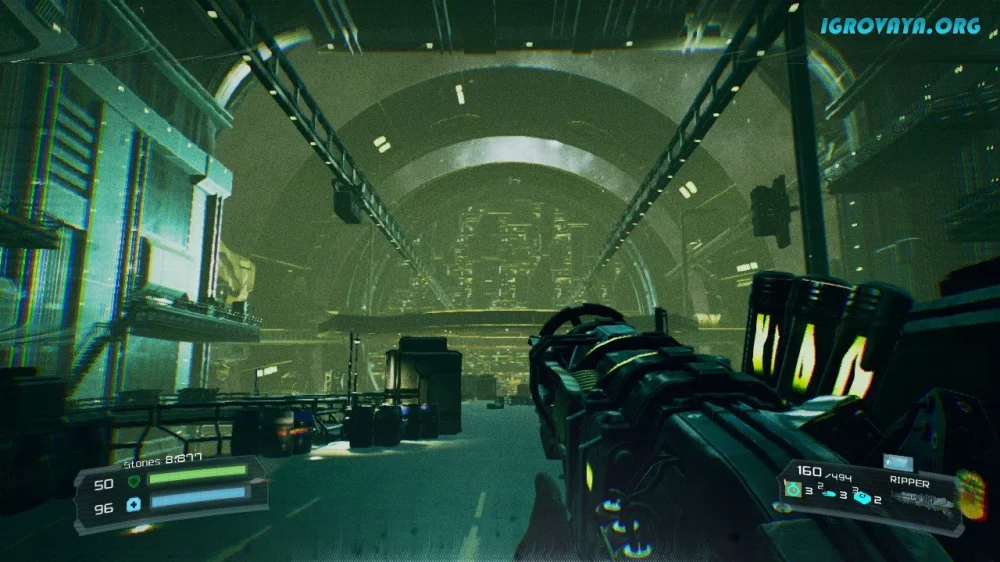Choose the cyan capsule item icon
The height and width of the screenshot is (562, 1000).
pyautogui.click(x=827, y=493)
